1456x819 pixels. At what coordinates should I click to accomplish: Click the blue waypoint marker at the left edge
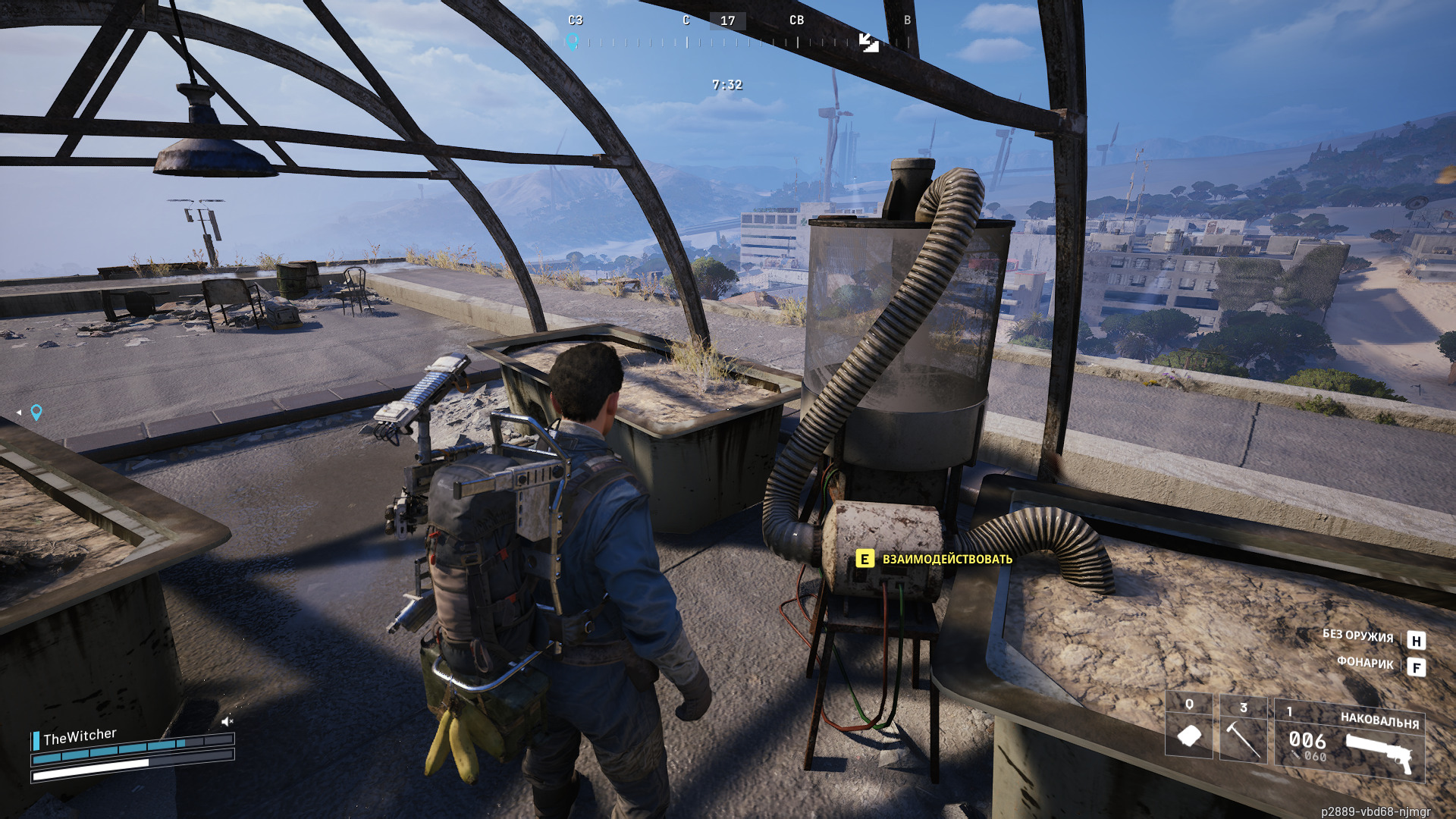(36, 412)
